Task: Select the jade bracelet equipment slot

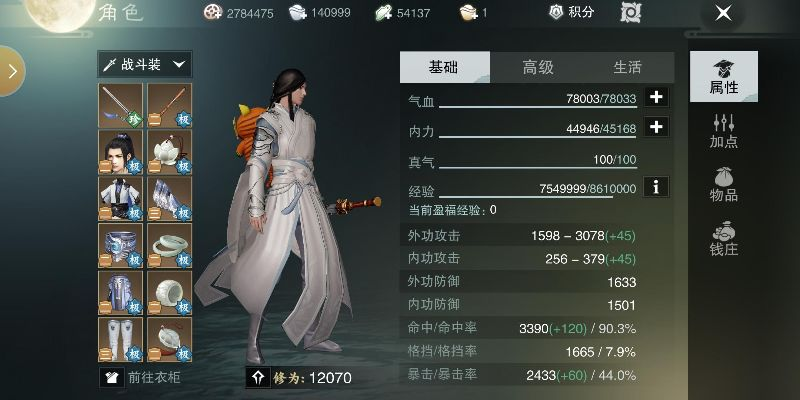Action: tap(170, 244)
